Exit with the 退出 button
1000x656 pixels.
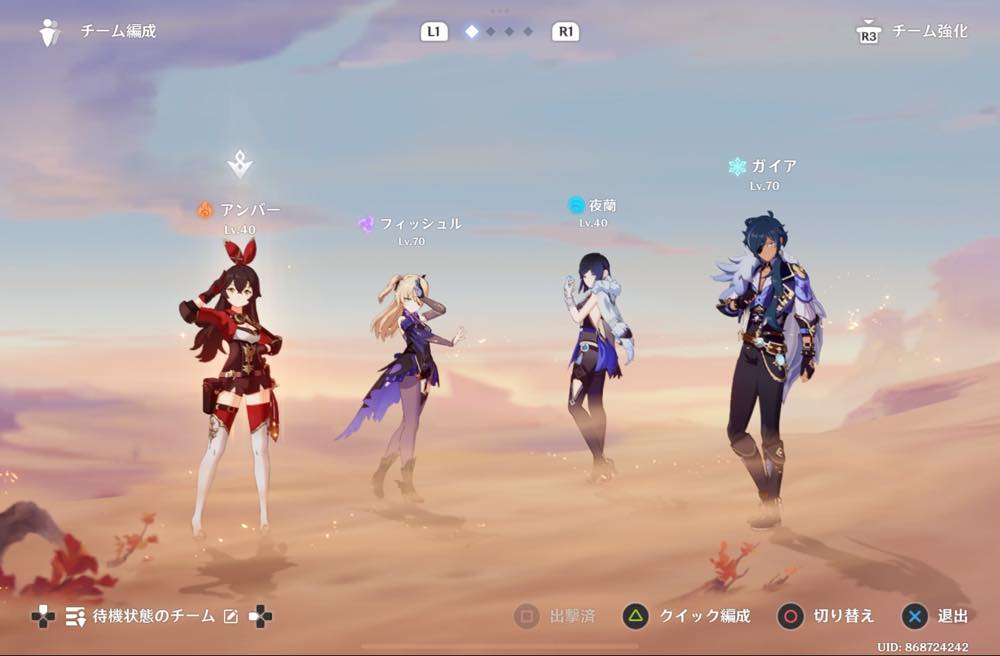click(x=936, y=616)
